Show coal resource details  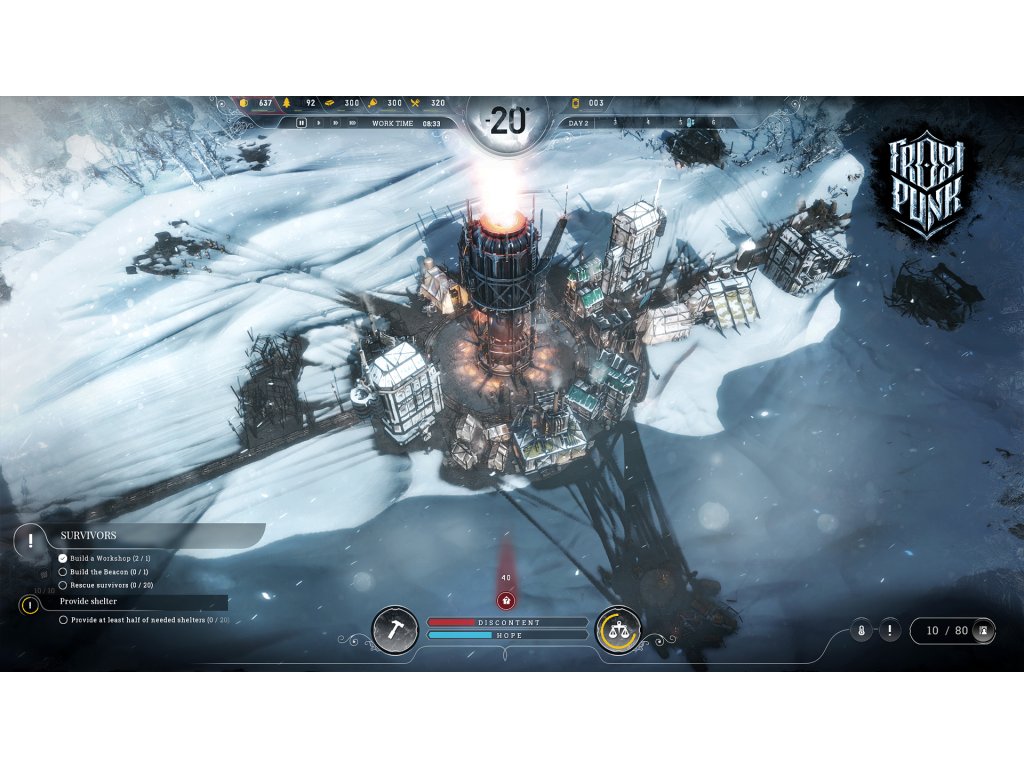pos(257,103)
